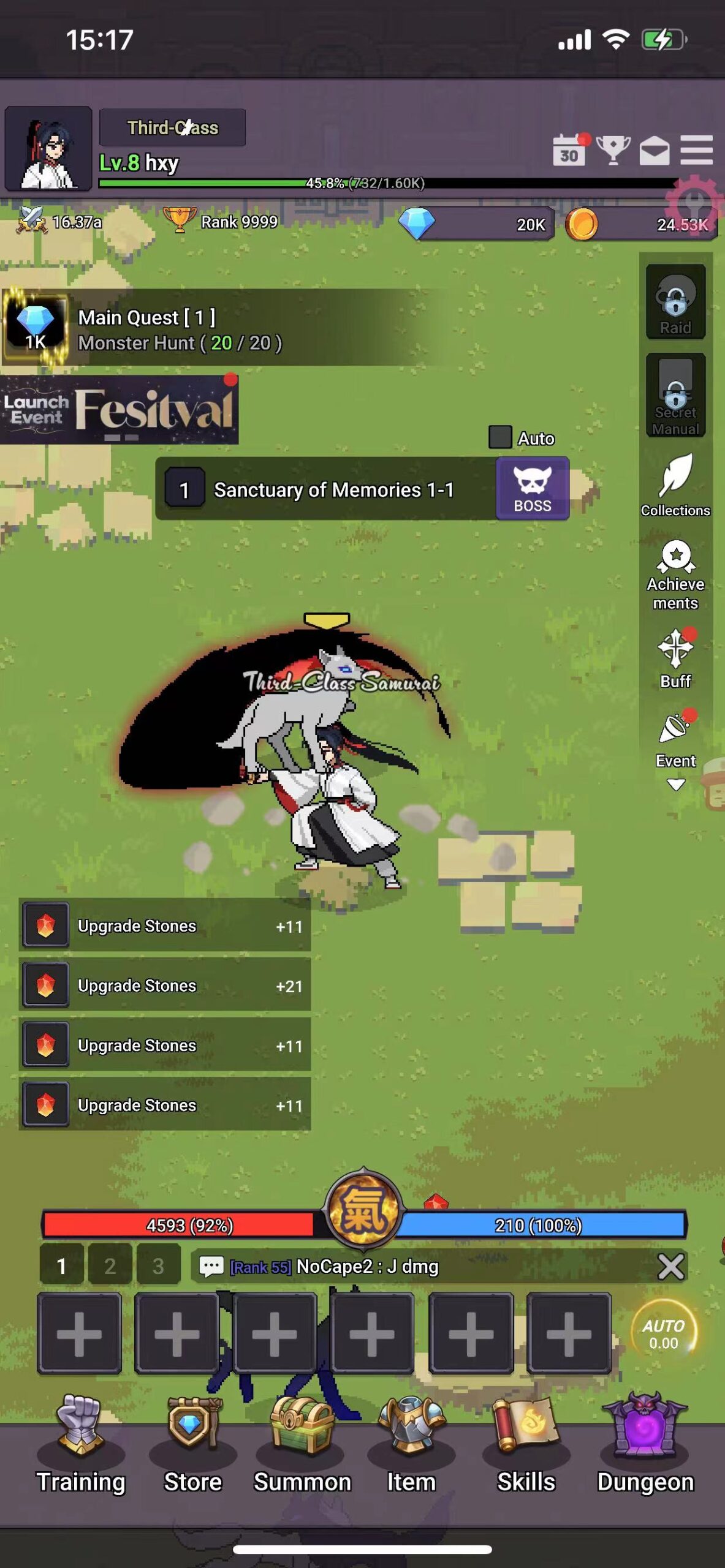725x1568 pixels.
Task: Close the chat message bar
Action: click(670, 1266)
